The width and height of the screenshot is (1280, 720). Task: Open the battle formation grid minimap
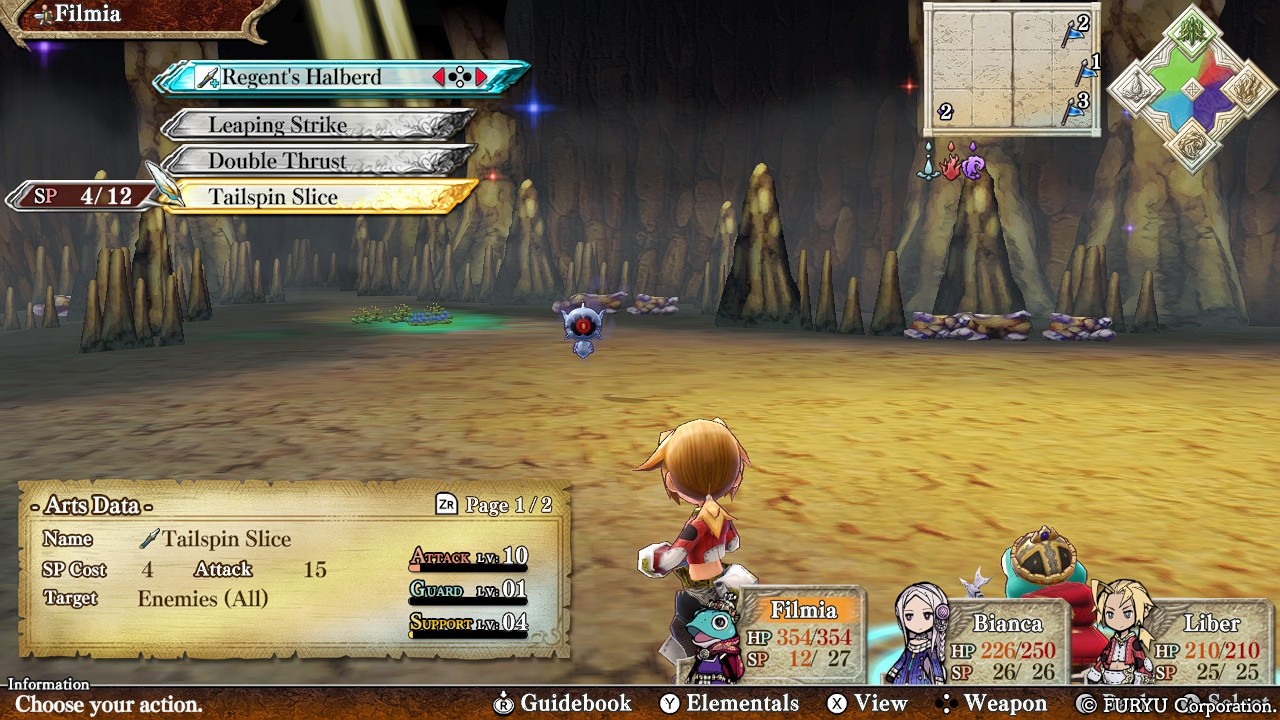point(1011,68)
